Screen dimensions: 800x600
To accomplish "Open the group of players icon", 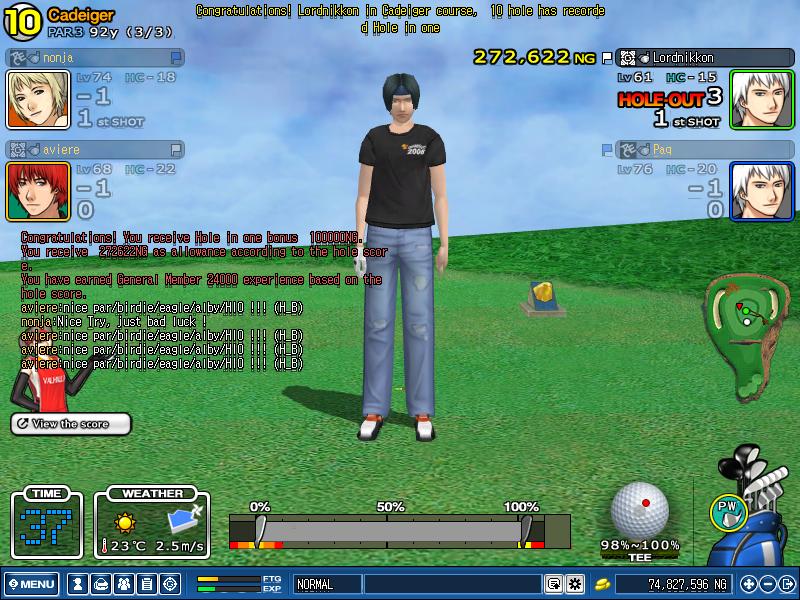I will click(124, 584).
